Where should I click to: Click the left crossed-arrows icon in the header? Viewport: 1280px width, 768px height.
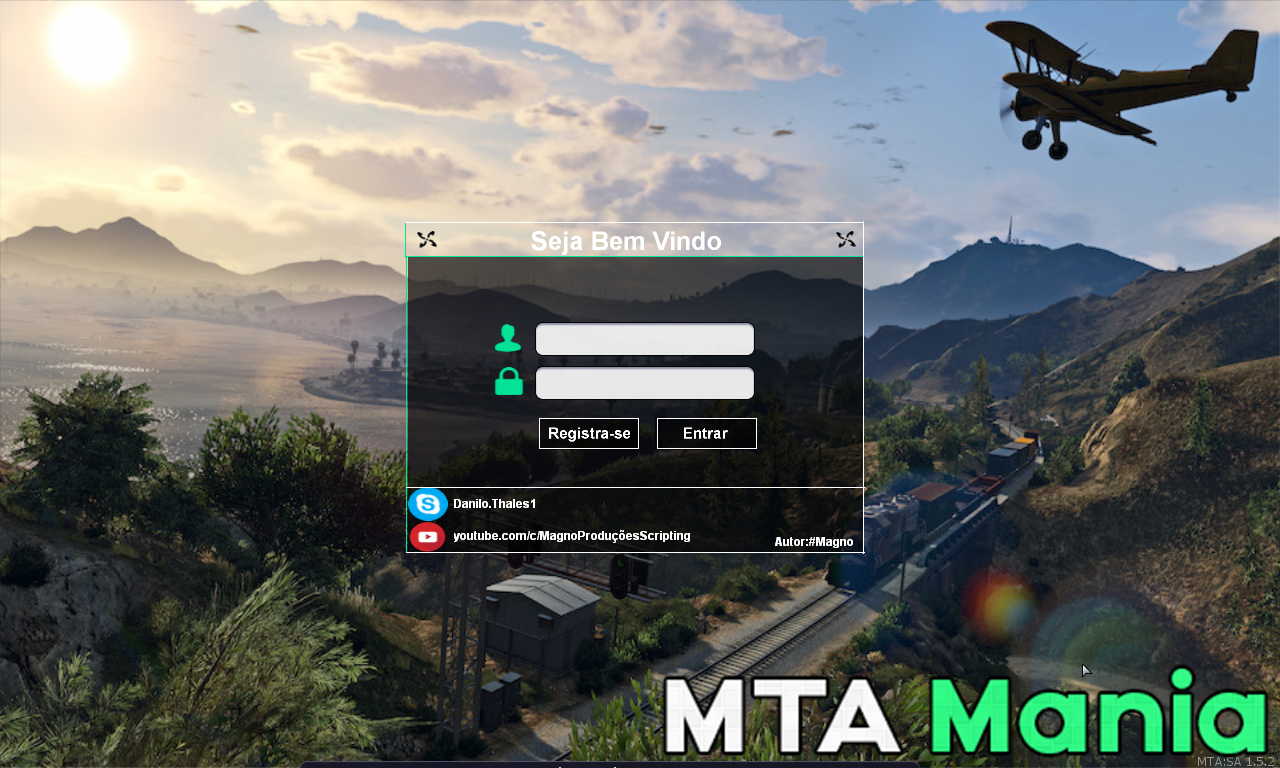(x=427, y=239)
